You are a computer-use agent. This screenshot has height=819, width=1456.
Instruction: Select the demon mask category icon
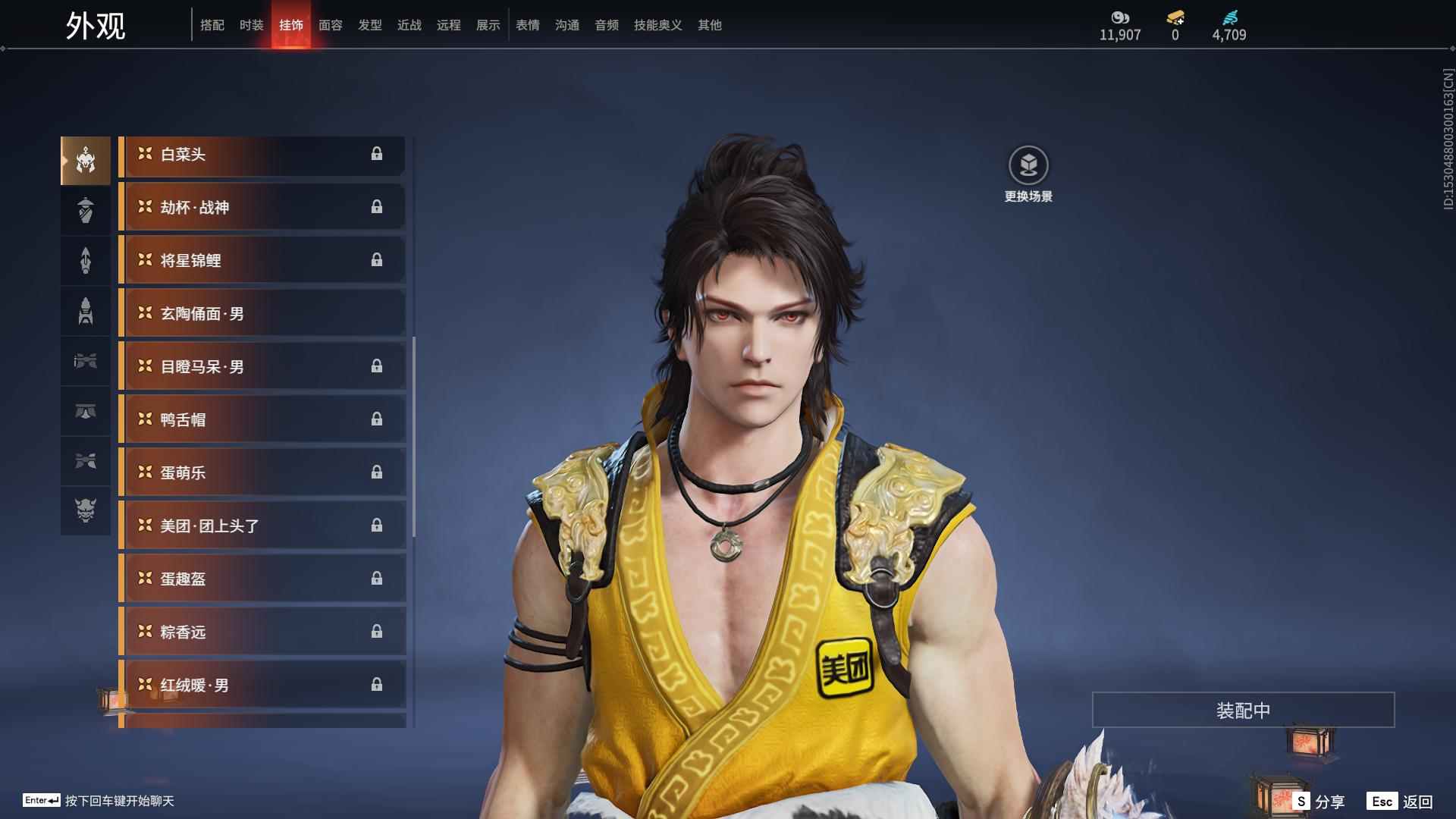pyautogui.click(x=86, y=510)
